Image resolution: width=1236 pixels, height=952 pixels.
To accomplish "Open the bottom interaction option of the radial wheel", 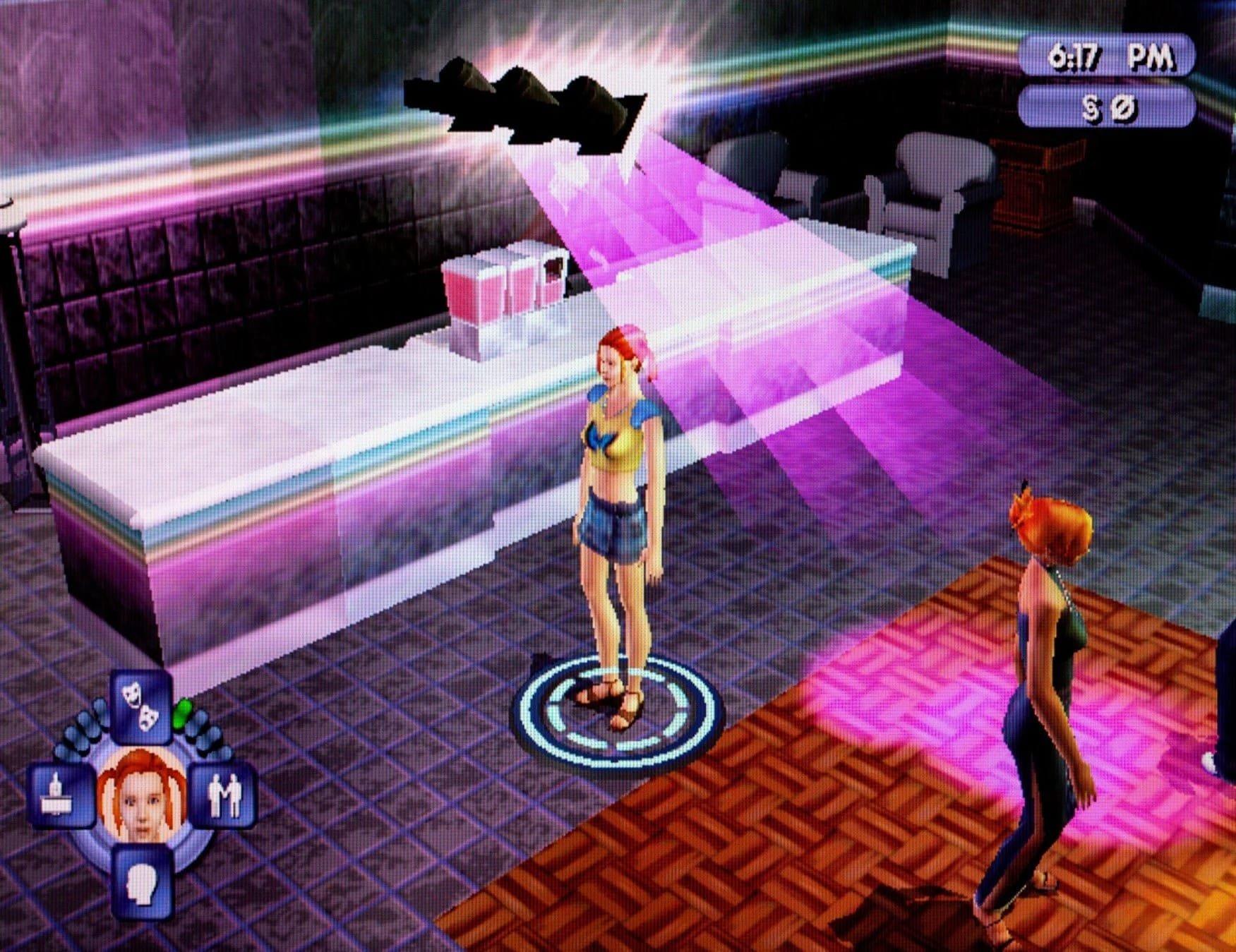I will tap(143, 885).
